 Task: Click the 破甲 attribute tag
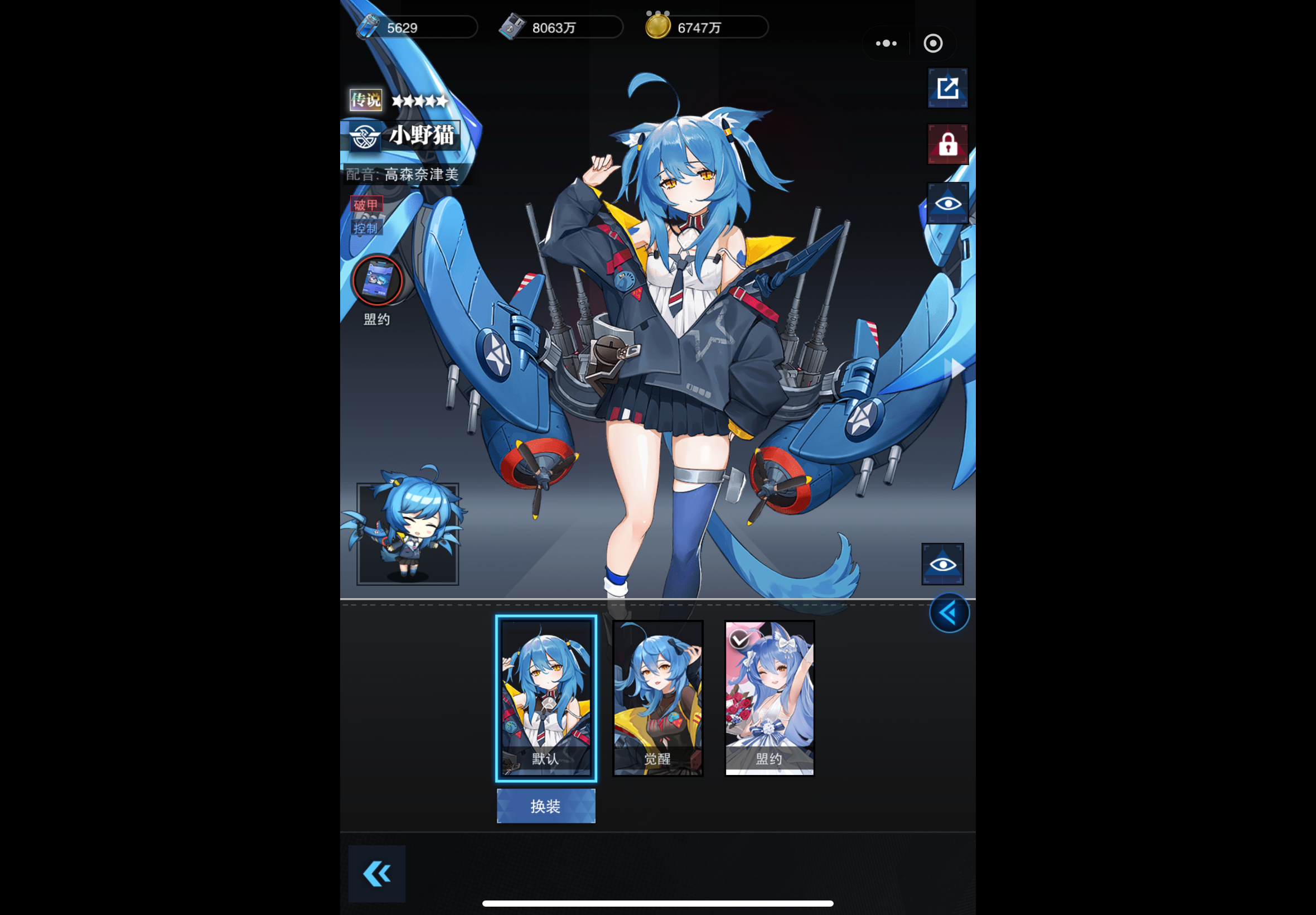click(x=367, y=205)
